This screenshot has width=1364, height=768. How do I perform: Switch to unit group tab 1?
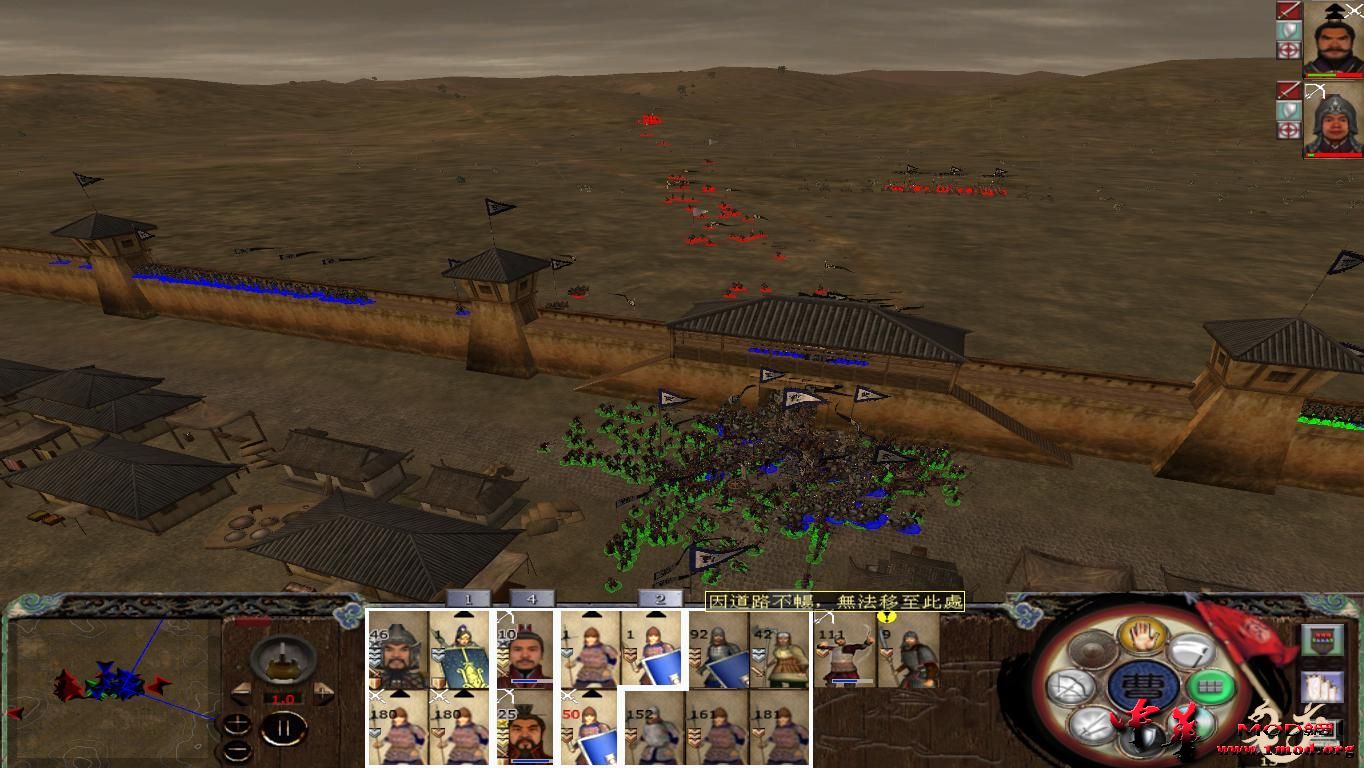click(x=468, y=600)
